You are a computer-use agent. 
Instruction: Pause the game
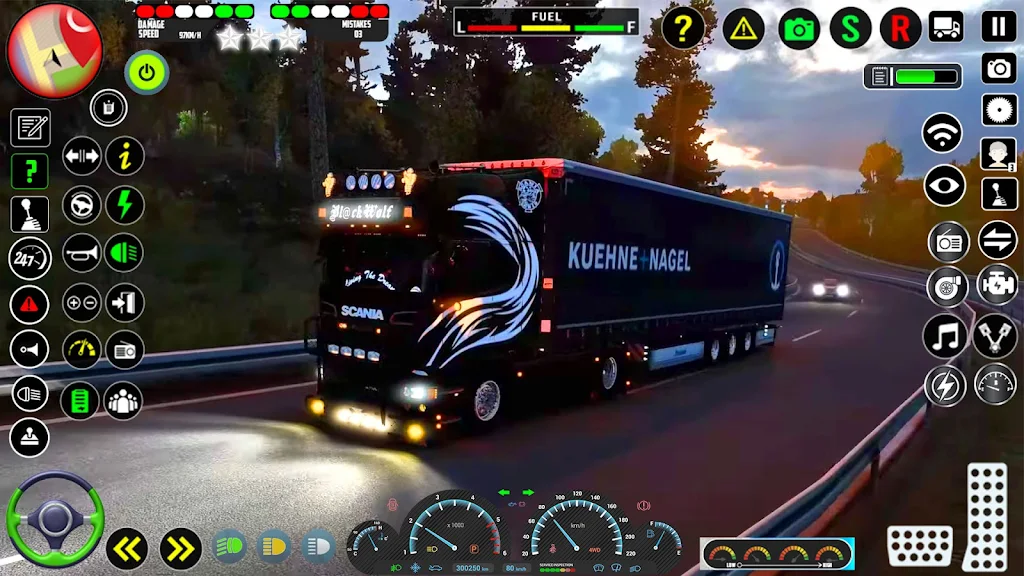(x=998, y=26)
